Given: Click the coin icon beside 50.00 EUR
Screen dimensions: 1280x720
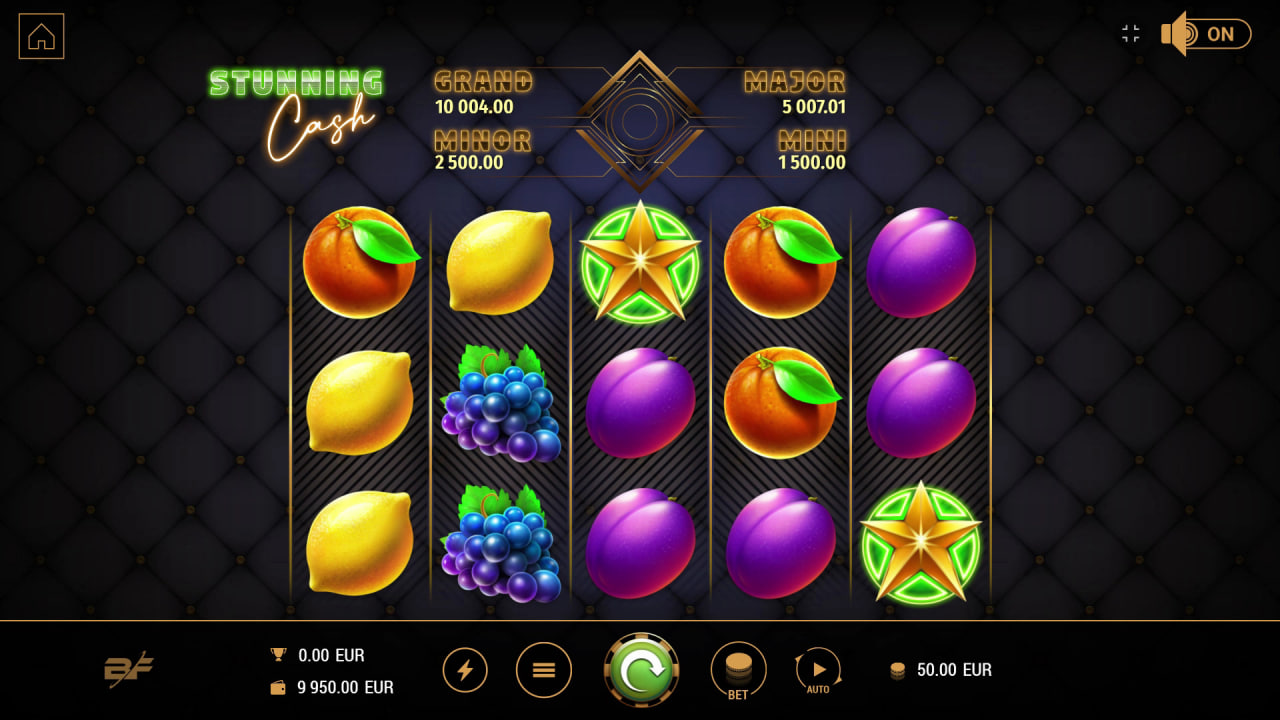Looking at the screenshot, I should [897, 670].
